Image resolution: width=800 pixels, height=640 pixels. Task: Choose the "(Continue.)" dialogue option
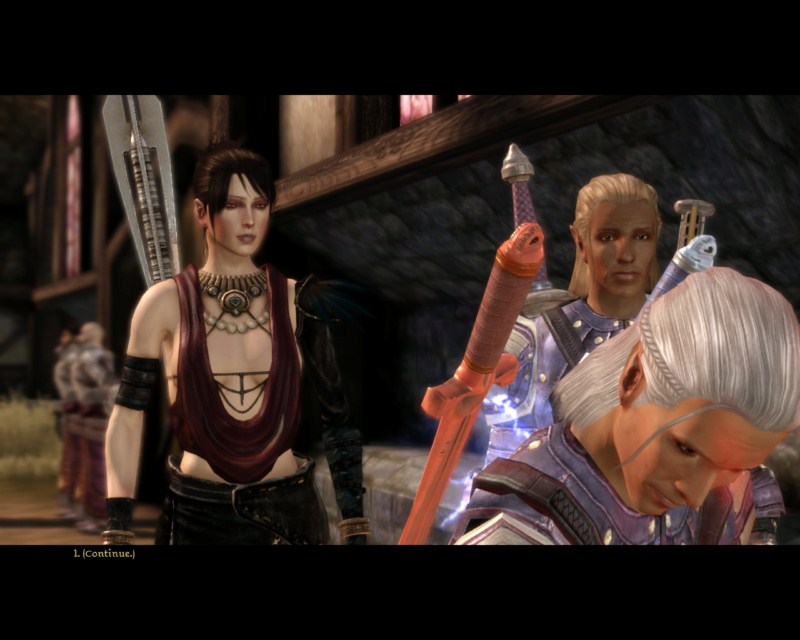108,553
